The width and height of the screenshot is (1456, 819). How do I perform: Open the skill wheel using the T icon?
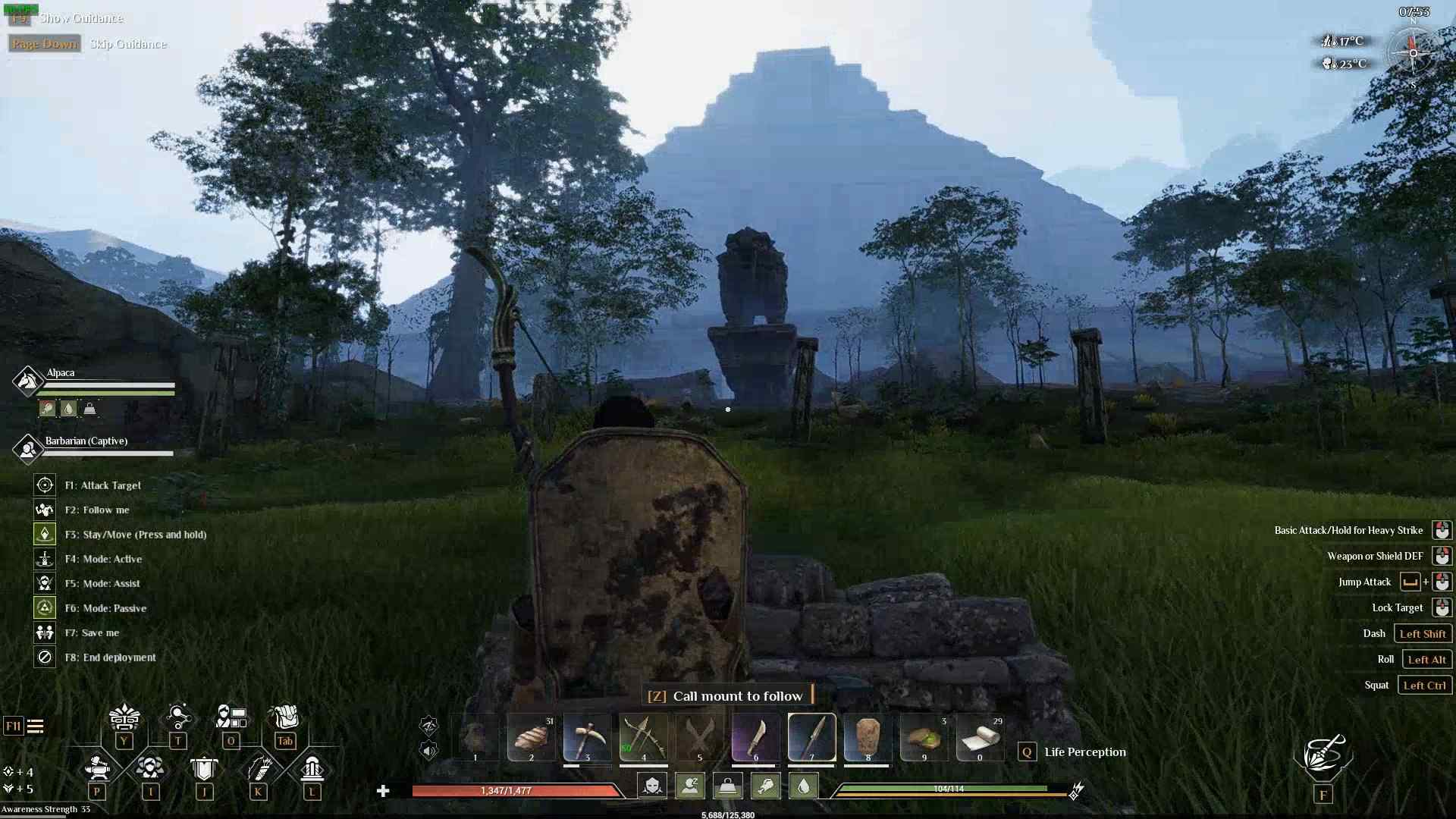[179, 718]
